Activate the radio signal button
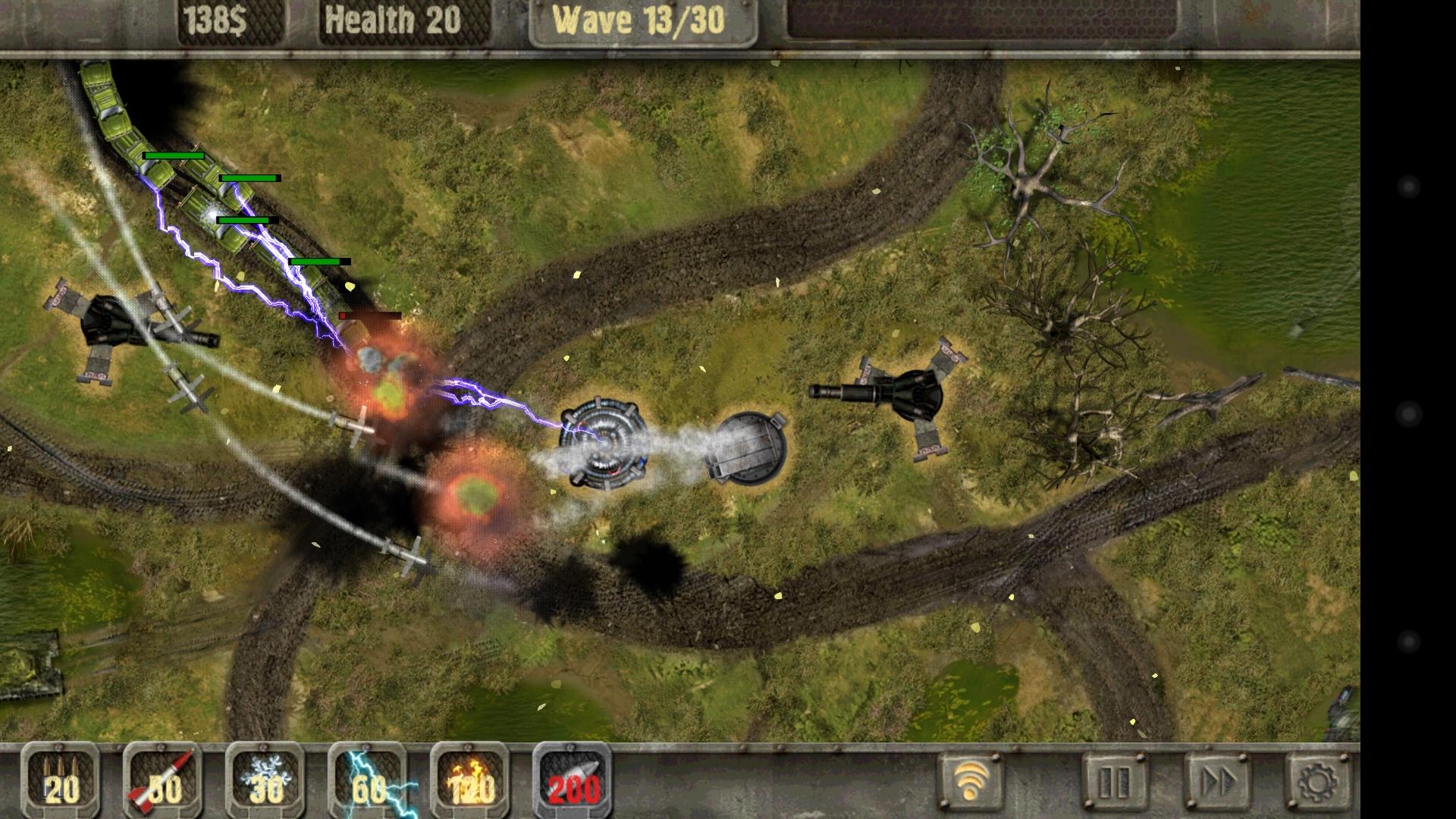Screen dimensions: 1456x819 pos(971,781)
